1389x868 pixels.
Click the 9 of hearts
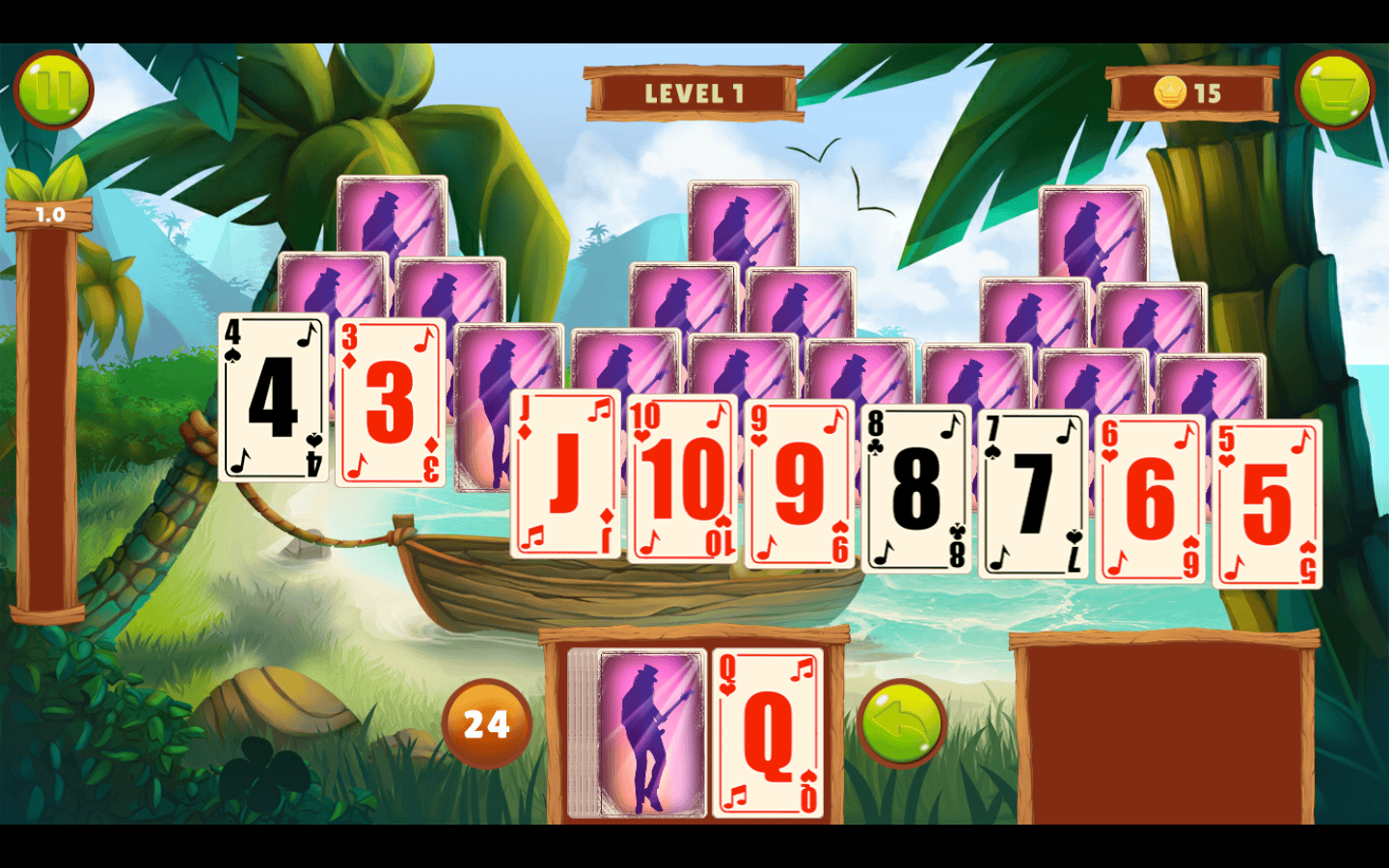pyautogui.click(x=799, y=479)
